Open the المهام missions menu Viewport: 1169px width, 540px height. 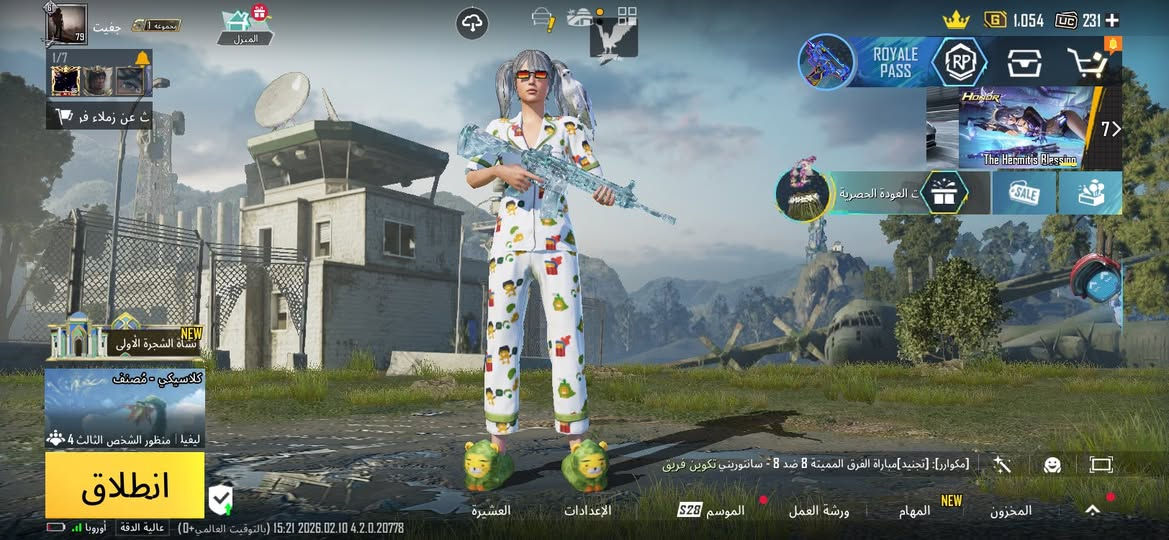click(915, 511)
